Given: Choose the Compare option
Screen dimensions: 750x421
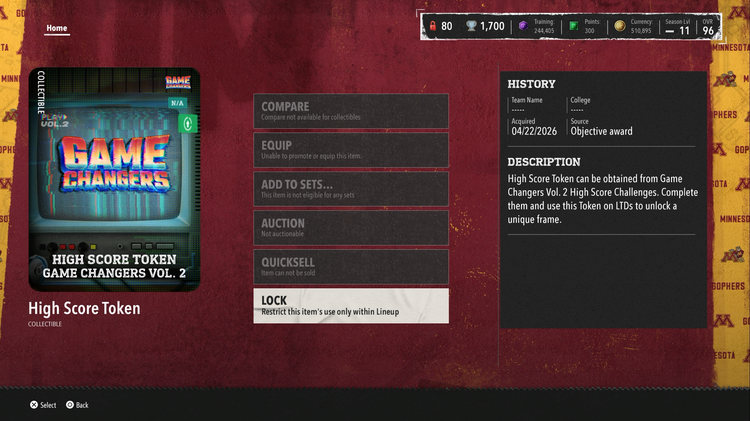Looking at the screenshot, I should coord(350,111).
